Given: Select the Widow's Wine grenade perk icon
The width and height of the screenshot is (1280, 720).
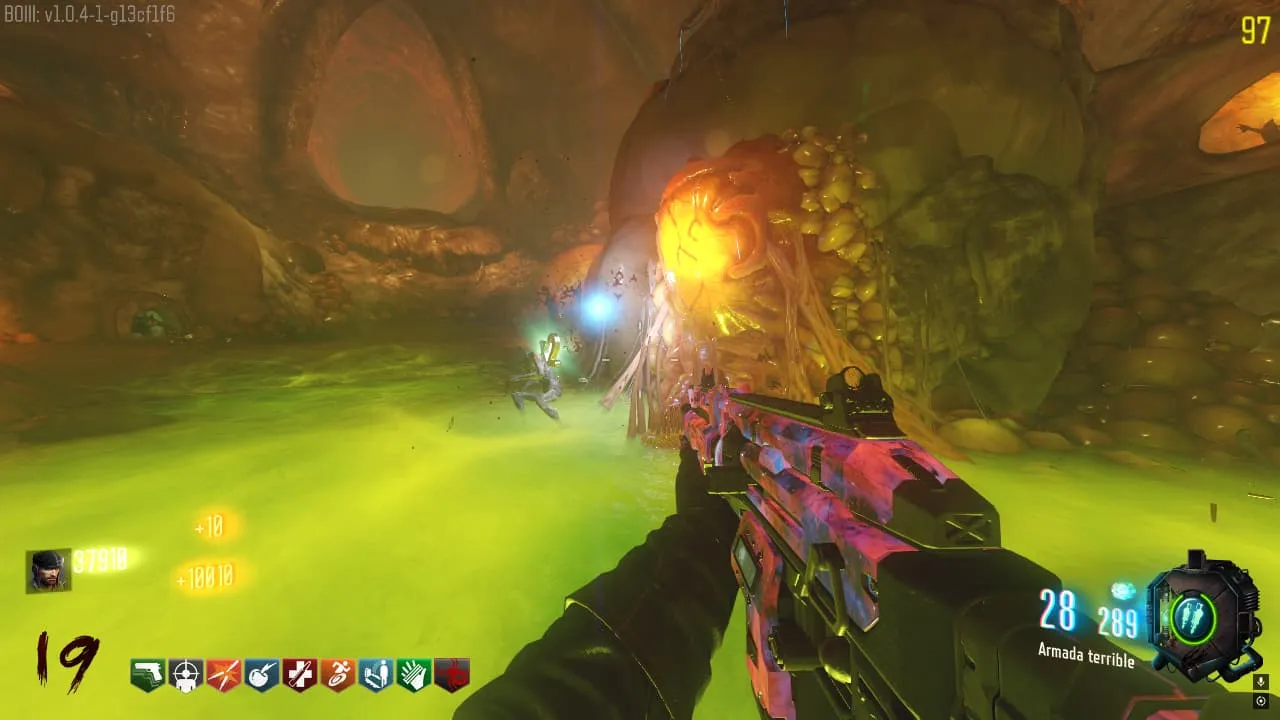Looking at the screenshot, I should pyautogui.click(x=261, y=675).
